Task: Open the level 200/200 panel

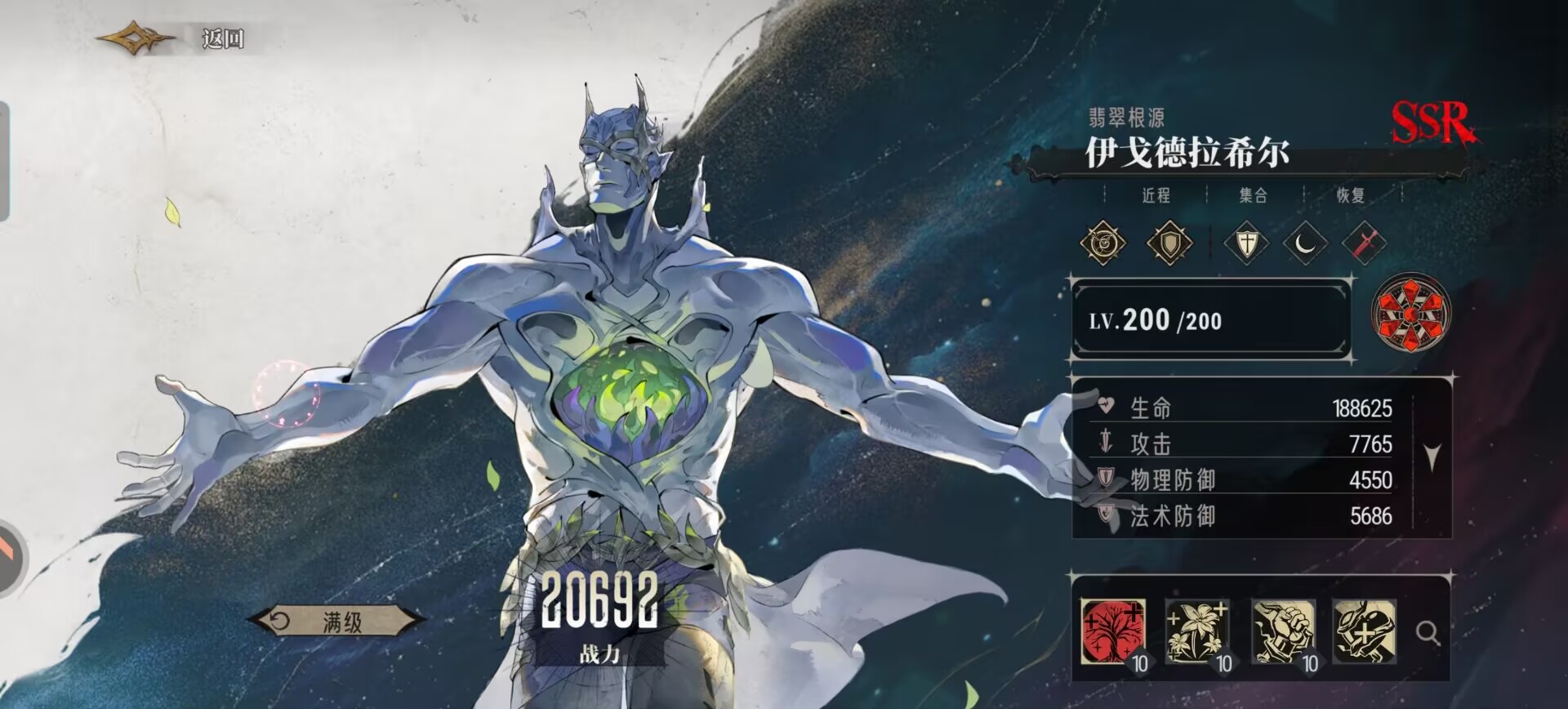Action: point(1210,320)
